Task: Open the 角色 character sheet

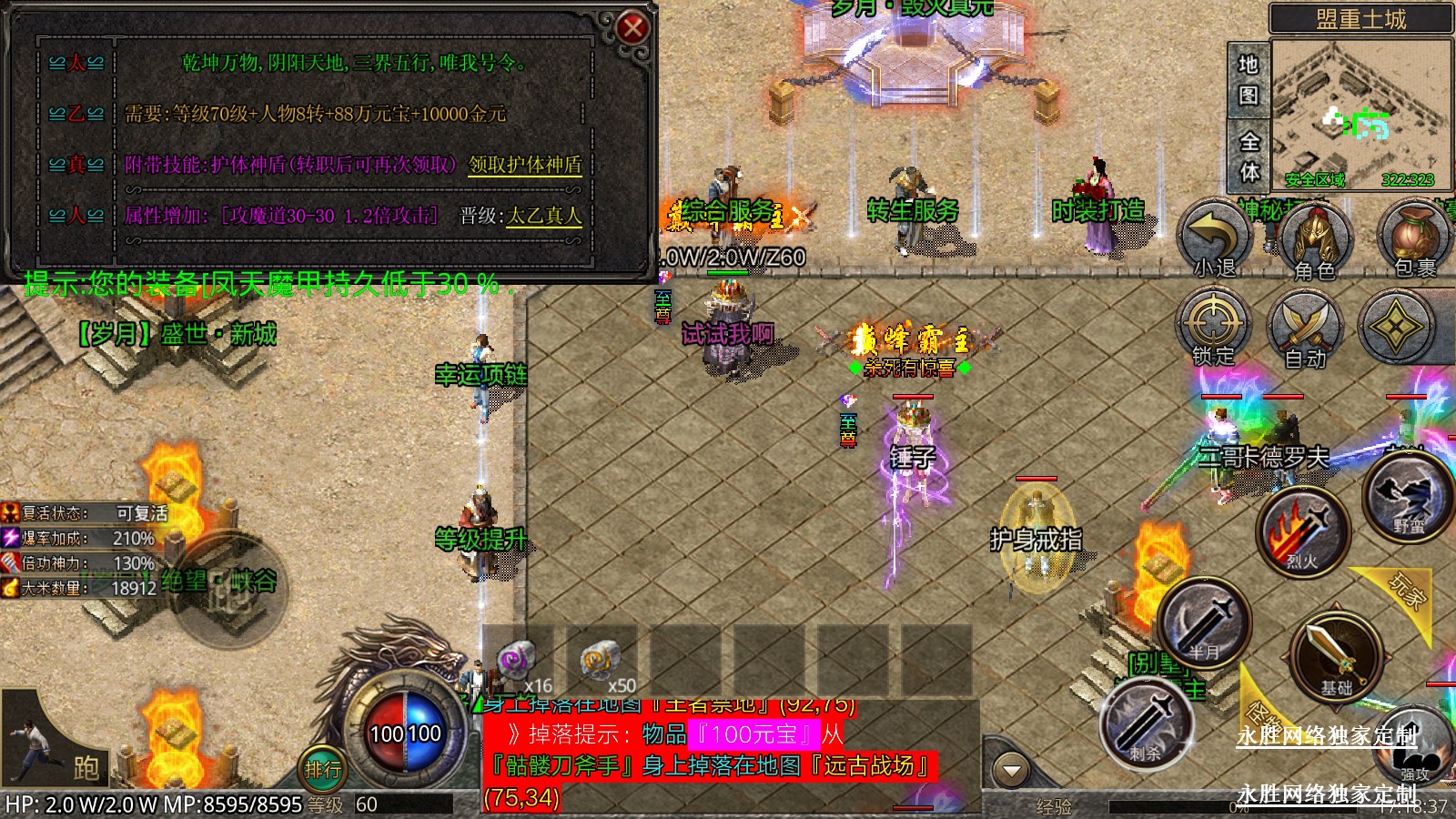Action: 1314,240
